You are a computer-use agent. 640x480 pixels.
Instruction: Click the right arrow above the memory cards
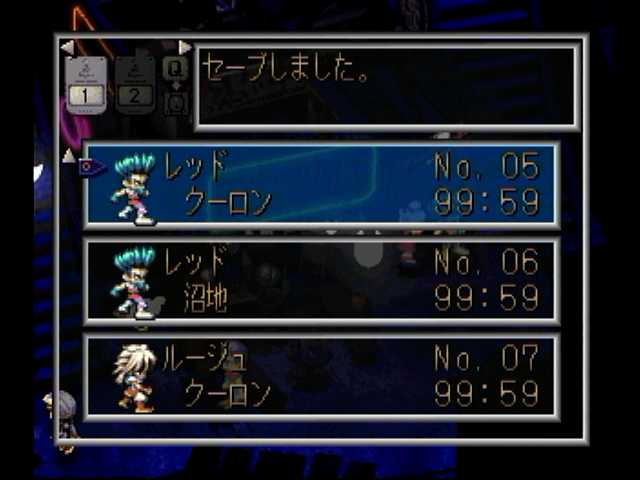click(184, 47)
